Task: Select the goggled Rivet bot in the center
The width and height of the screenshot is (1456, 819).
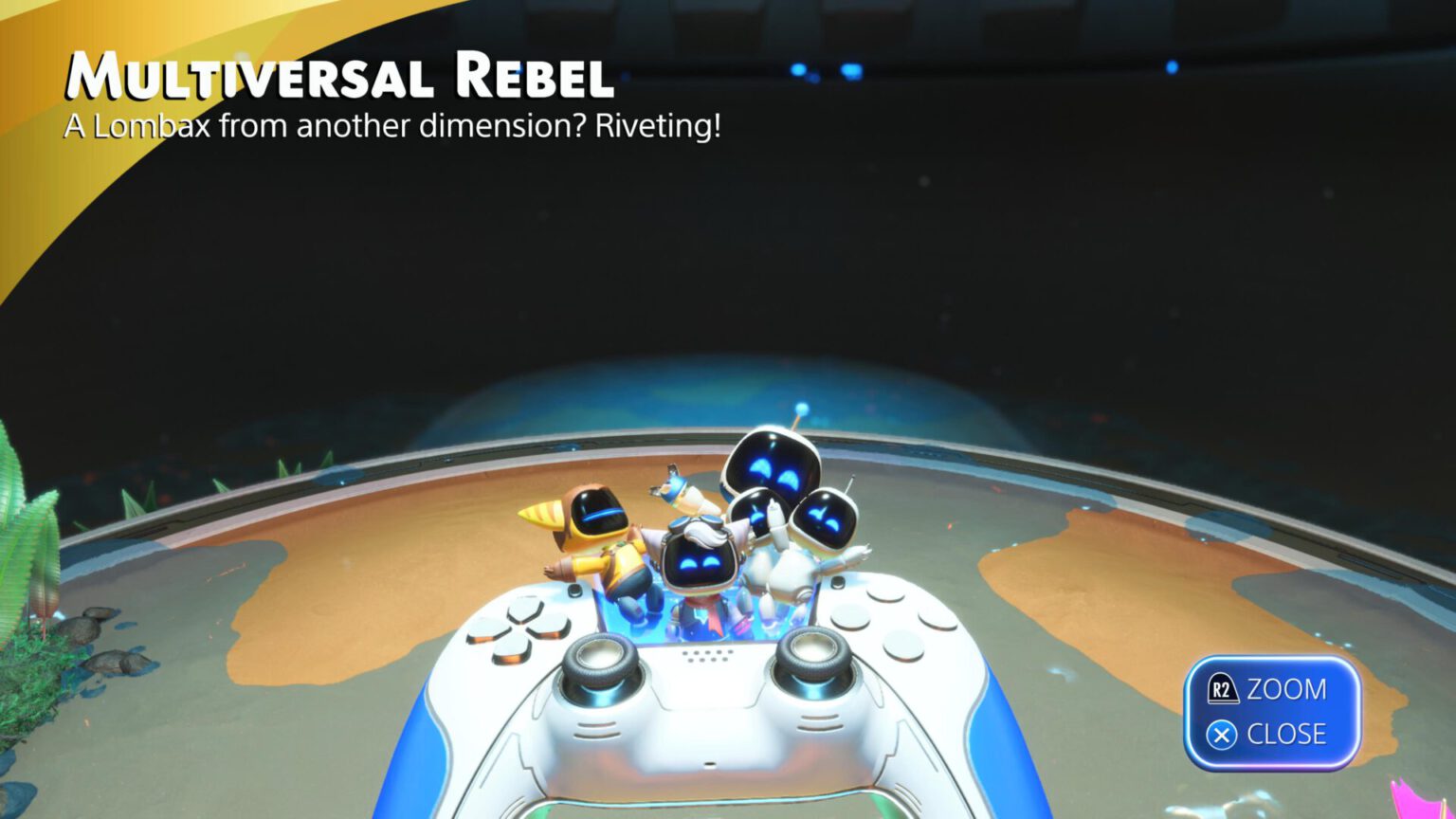Action: click(699, 559)
